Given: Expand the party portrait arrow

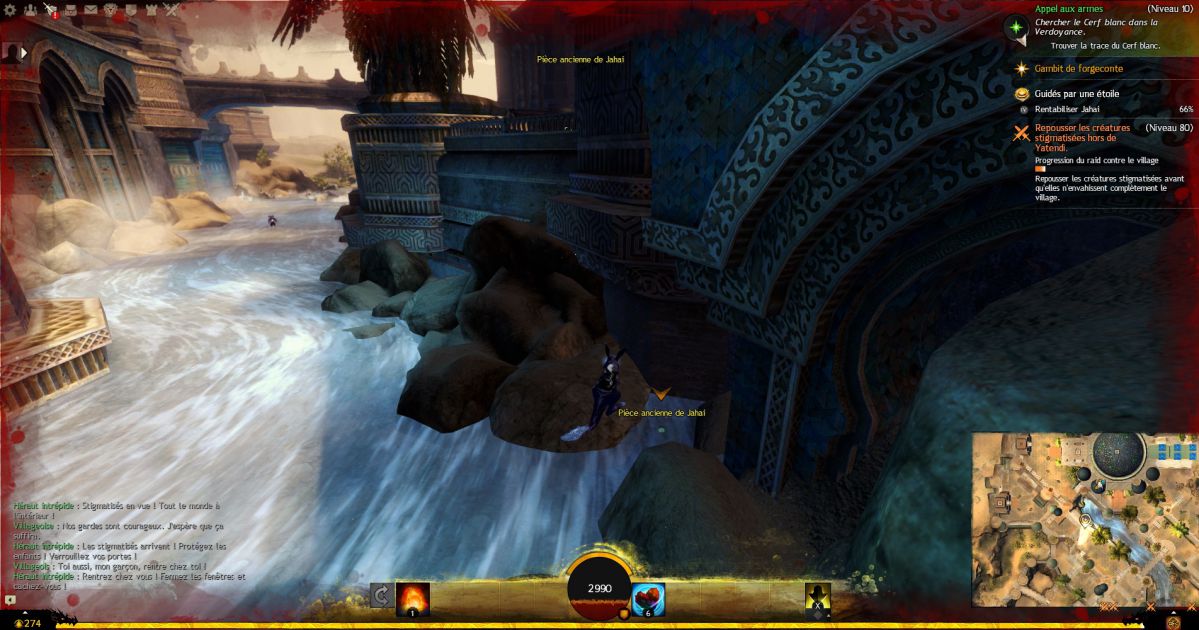Looking at the screenshot, I should [x=26, y=52].
